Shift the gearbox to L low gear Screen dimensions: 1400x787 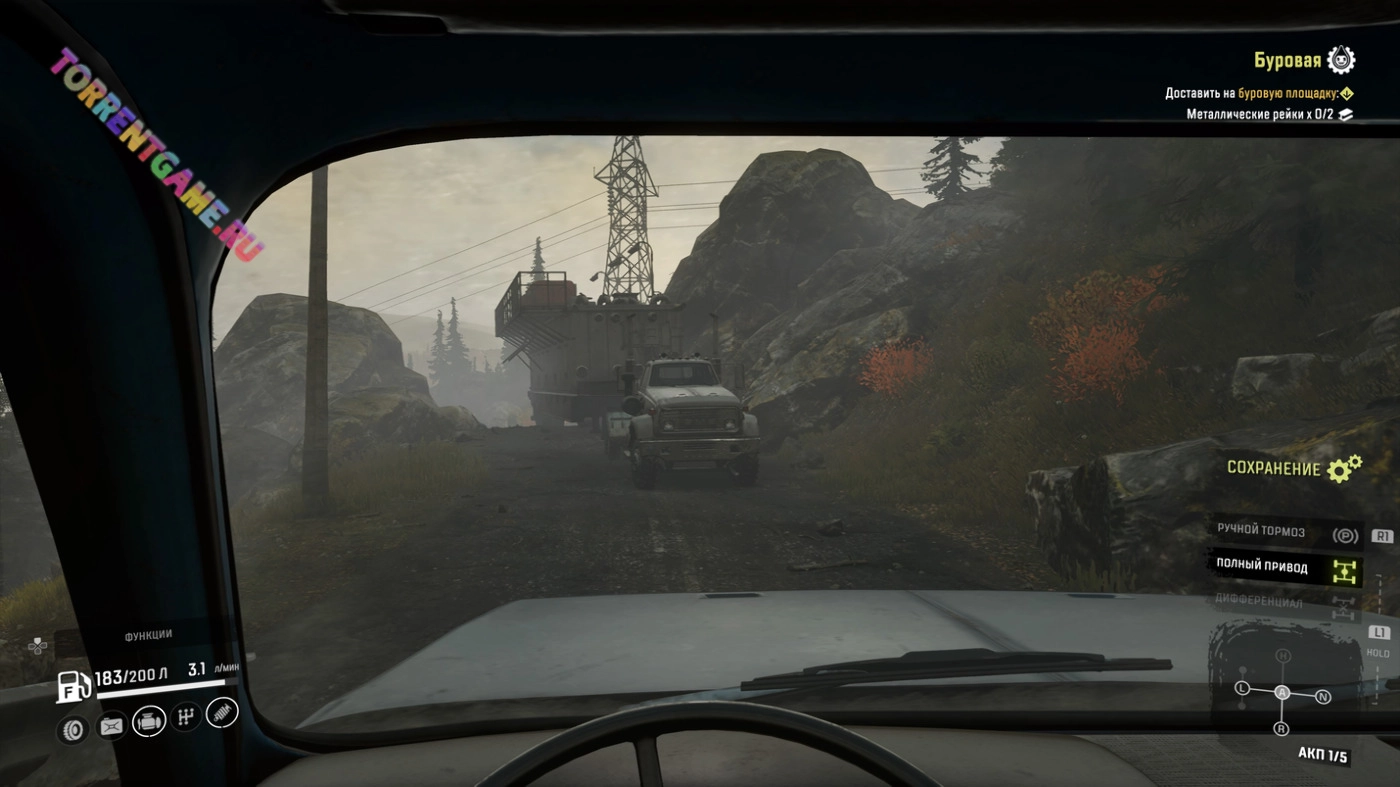click(x=1242, y=688)
